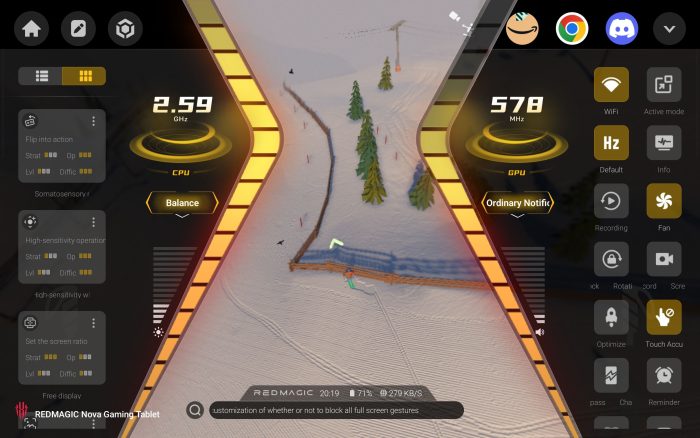Show the Info performance monitor
Screen dimensions: 700x438
coord(663,143)
